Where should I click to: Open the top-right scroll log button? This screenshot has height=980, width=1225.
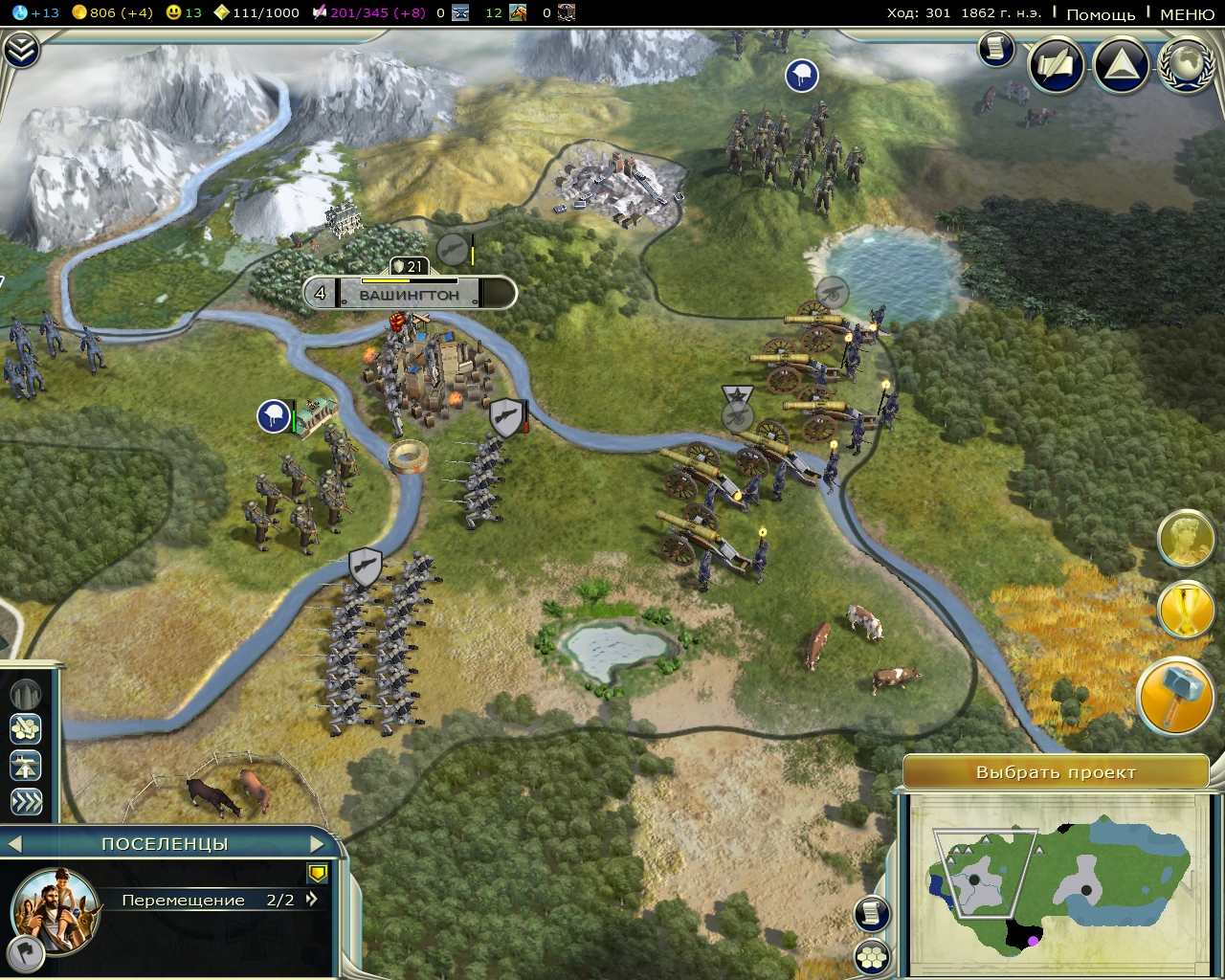995,49
